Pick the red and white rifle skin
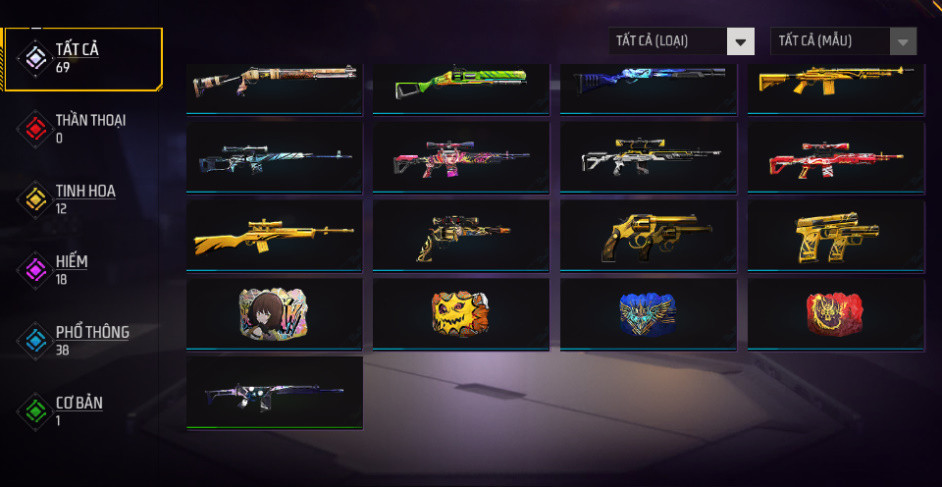Image resolution: width=942 pixels, height=487 pixels. coord(835,157)
